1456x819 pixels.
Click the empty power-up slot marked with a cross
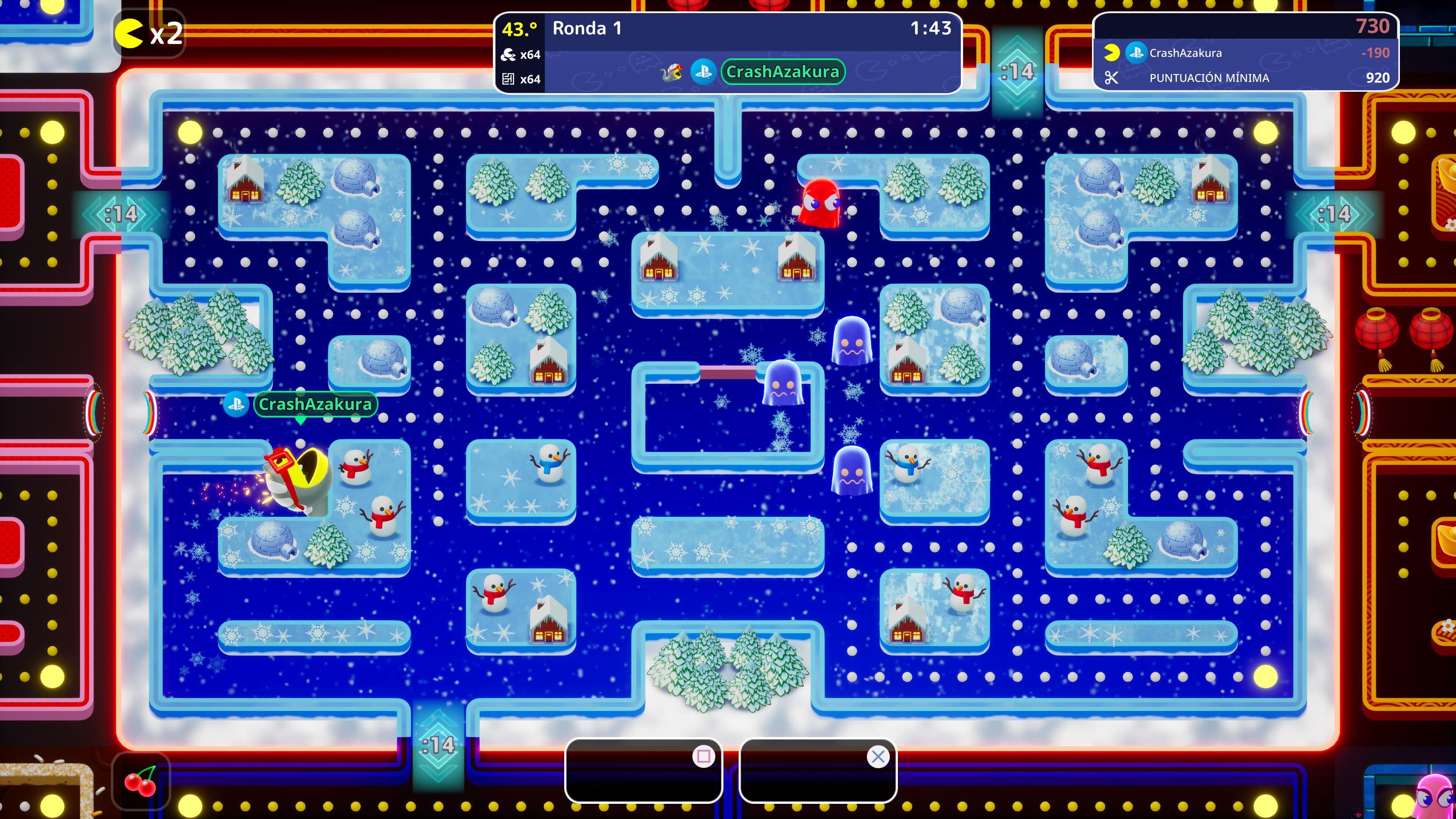(817, 771)
